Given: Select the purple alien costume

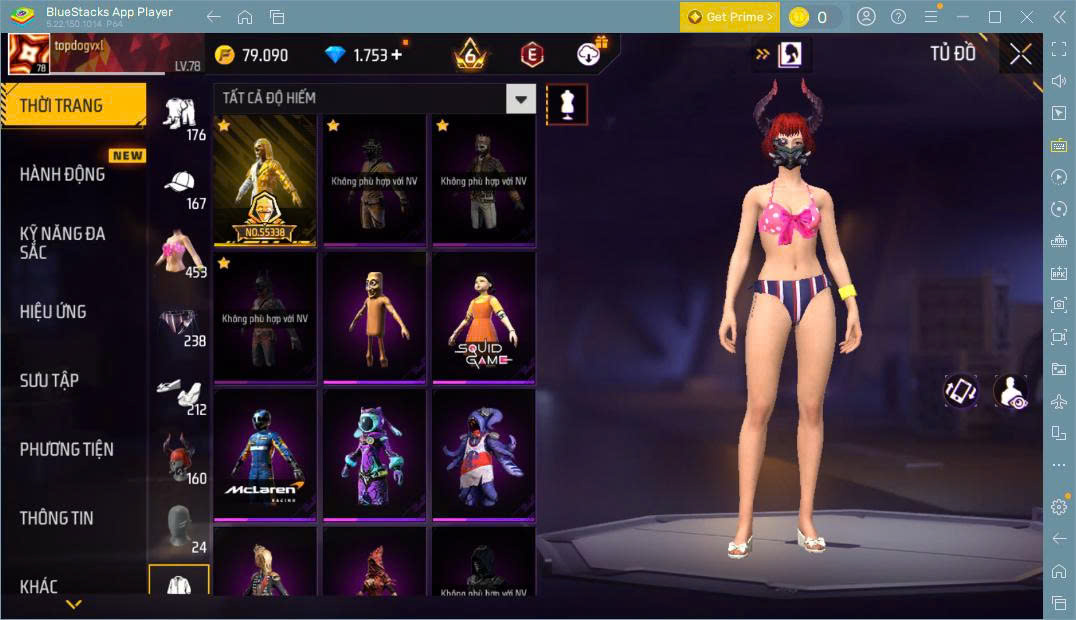Looking at the screenshot, I should (x=374, y=453).
